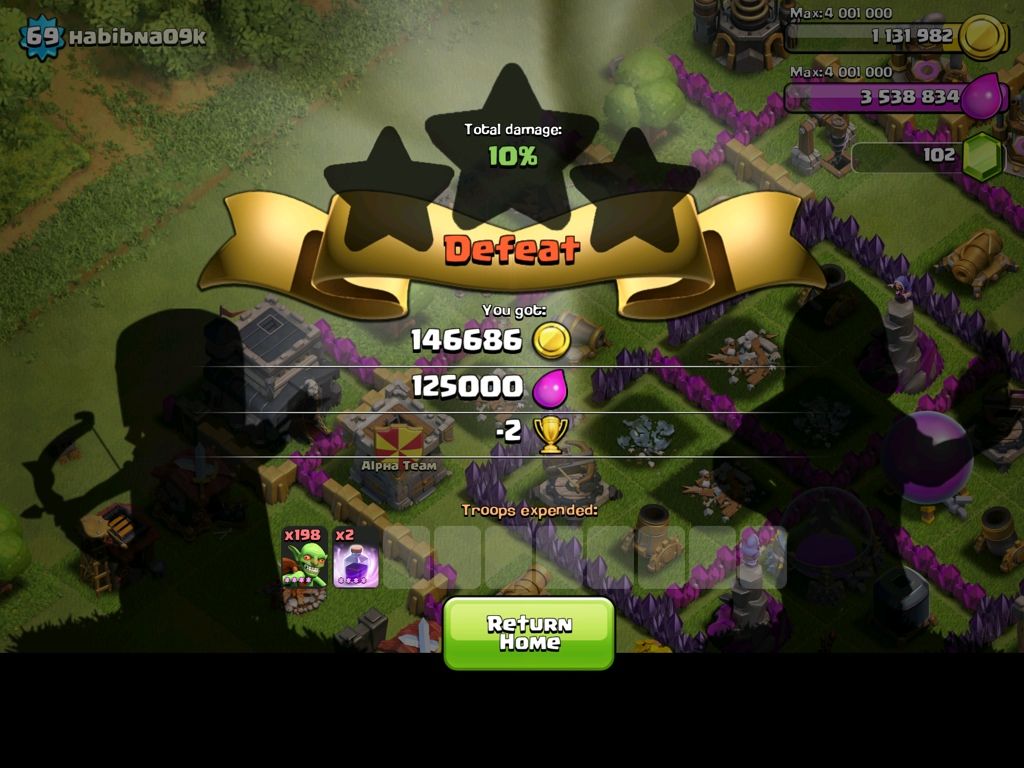The height and width of the screenshot is (768, 1024).
Task: Open the level 69 player badge
Action: 41,38
